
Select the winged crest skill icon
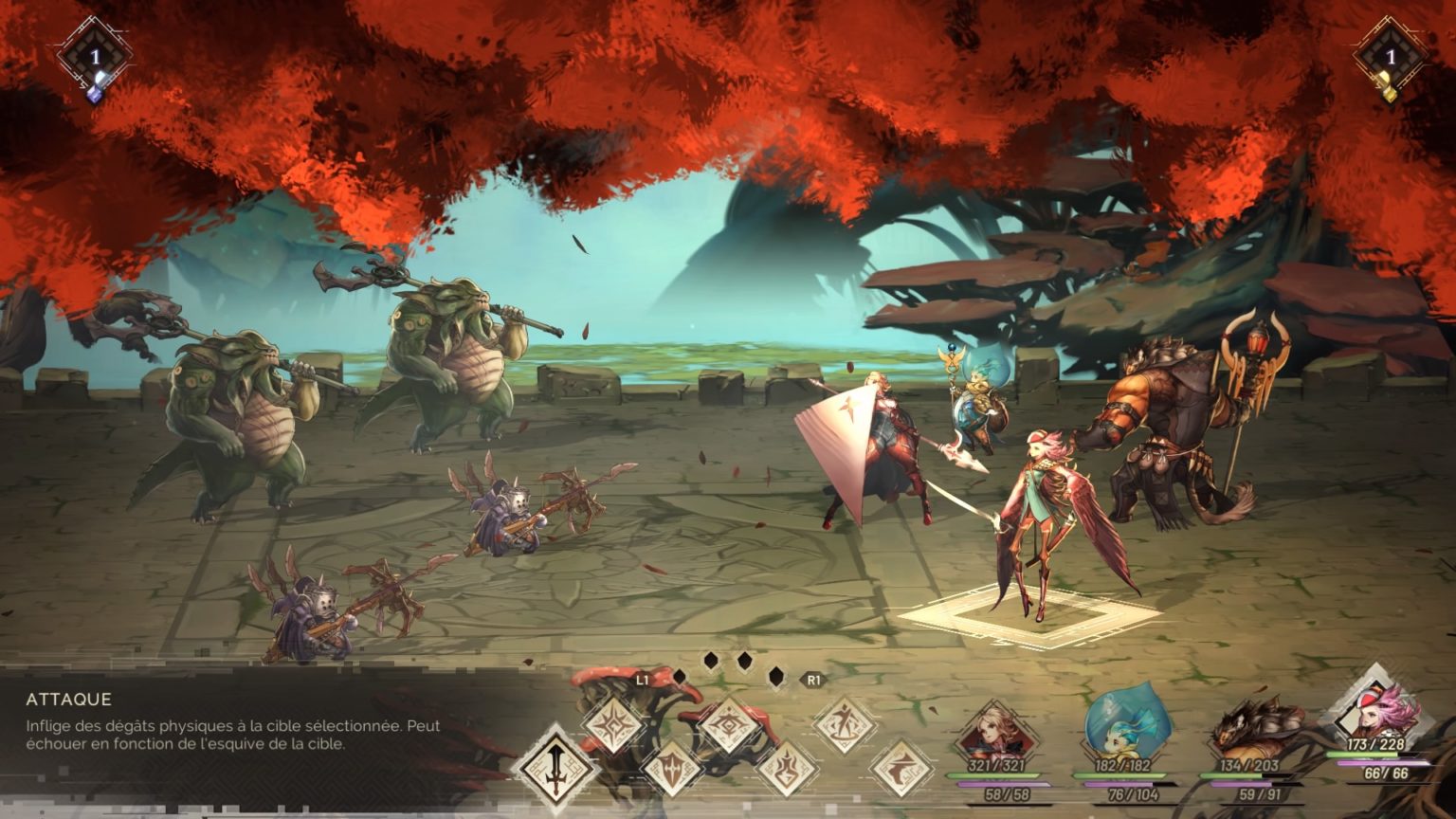729,726
